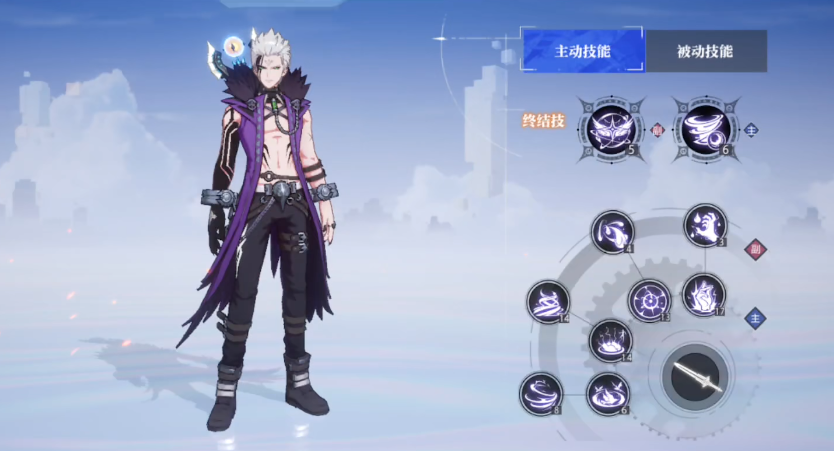Pick the level 8 whirlwind skill
This screenshot has height=451, width=834.
pos(541,392)
